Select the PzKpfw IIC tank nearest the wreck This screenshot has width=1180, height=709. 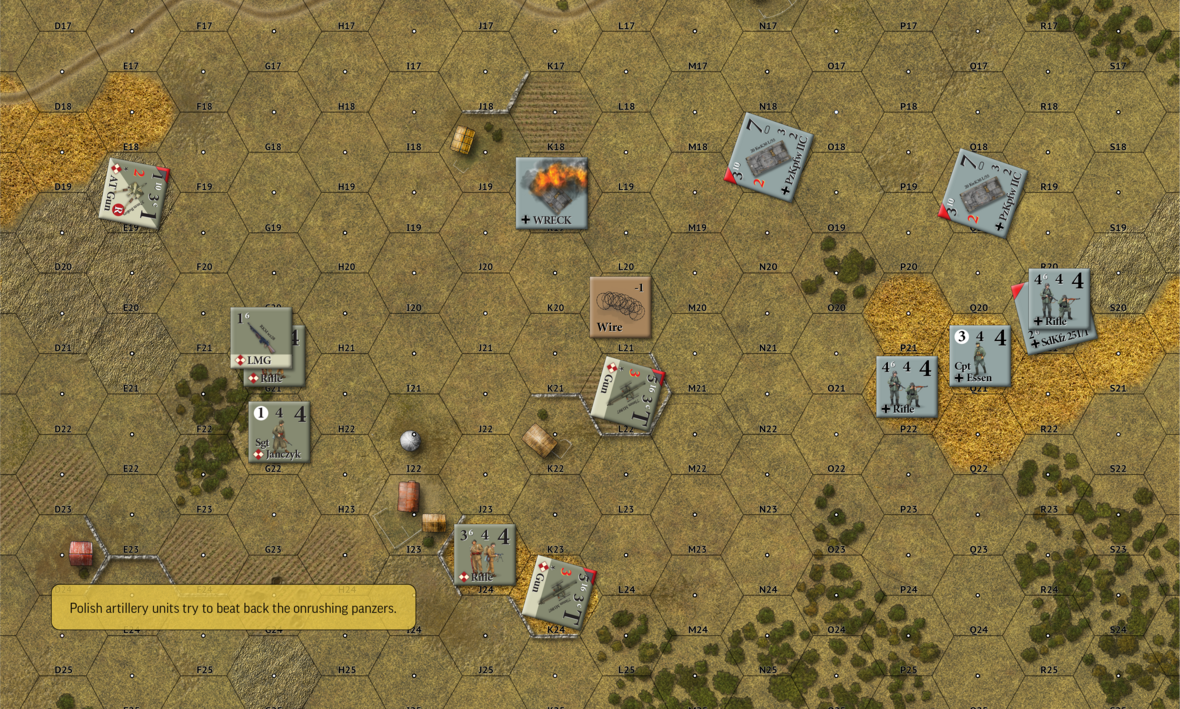click(769, 157)
